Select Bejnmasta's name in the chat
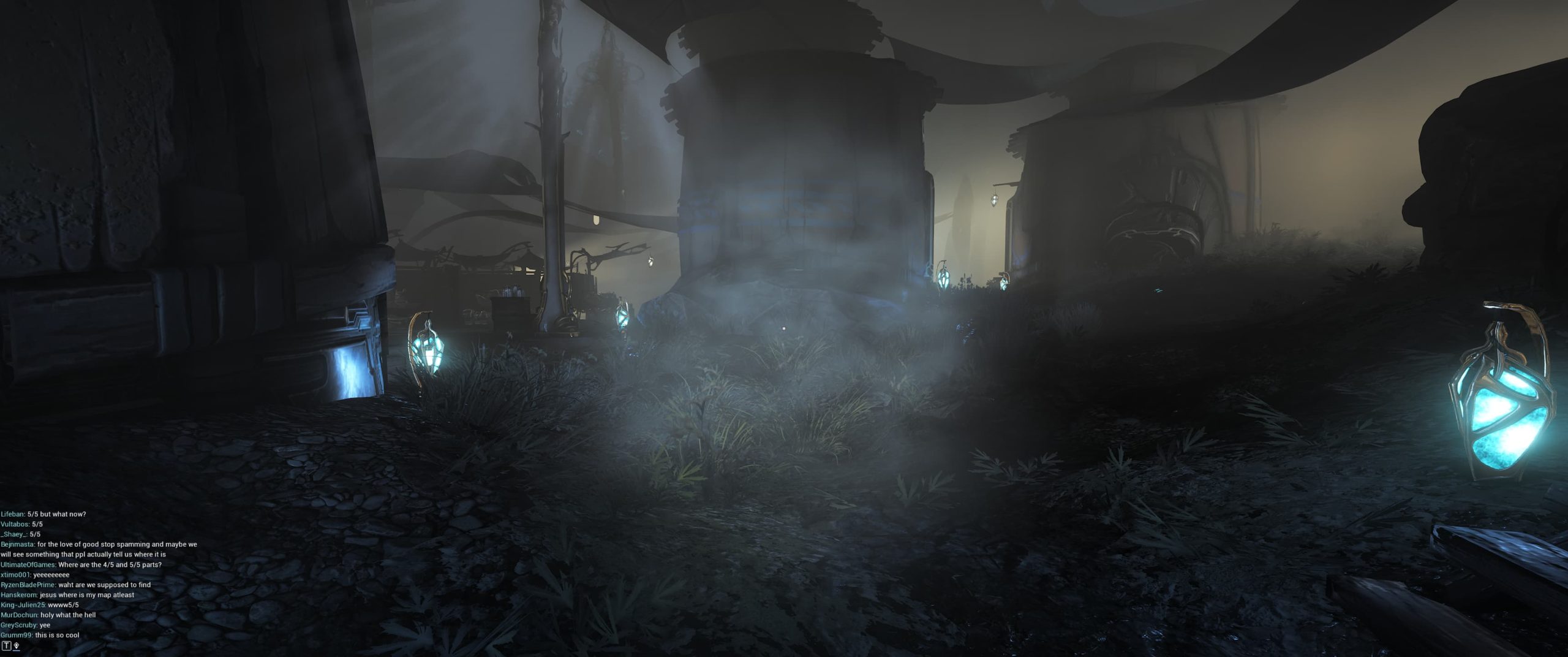This screenshot has height=657, width=1568. coord(15,544)
